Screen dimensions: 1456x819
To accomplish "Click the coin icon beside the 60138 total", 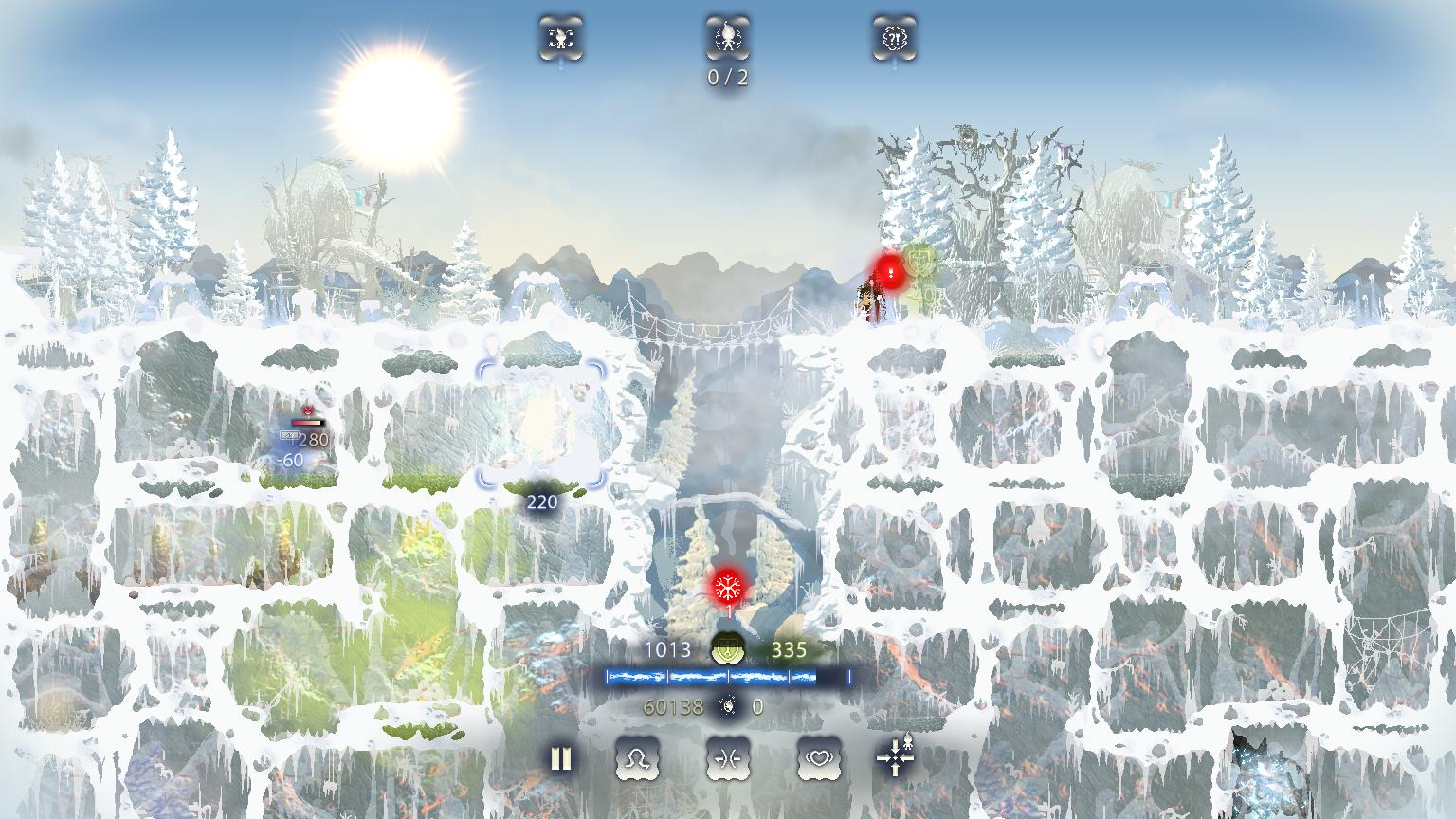I will pos(727,705).
